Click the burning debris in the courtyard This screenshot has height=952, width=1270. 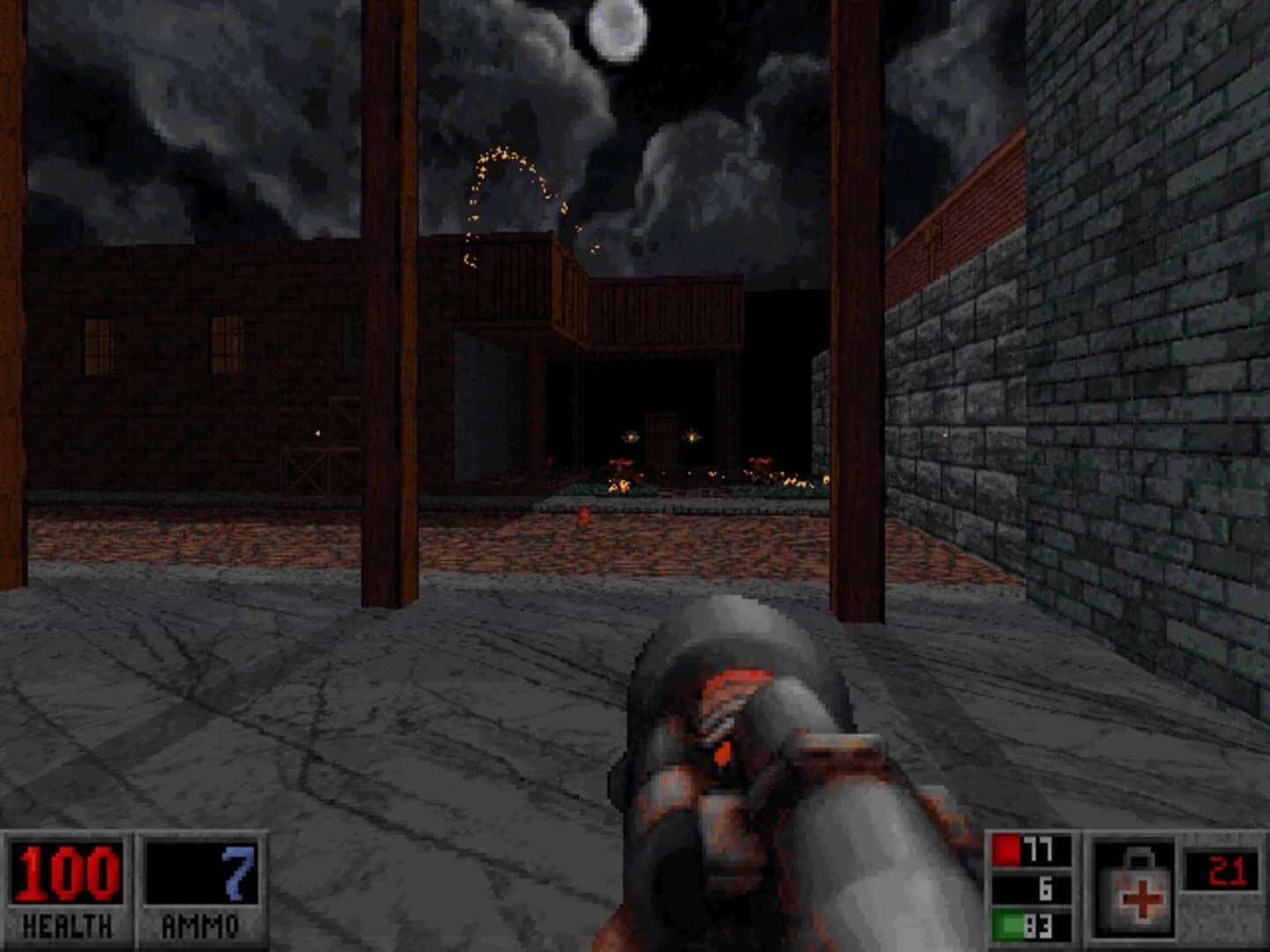(617, 476)
